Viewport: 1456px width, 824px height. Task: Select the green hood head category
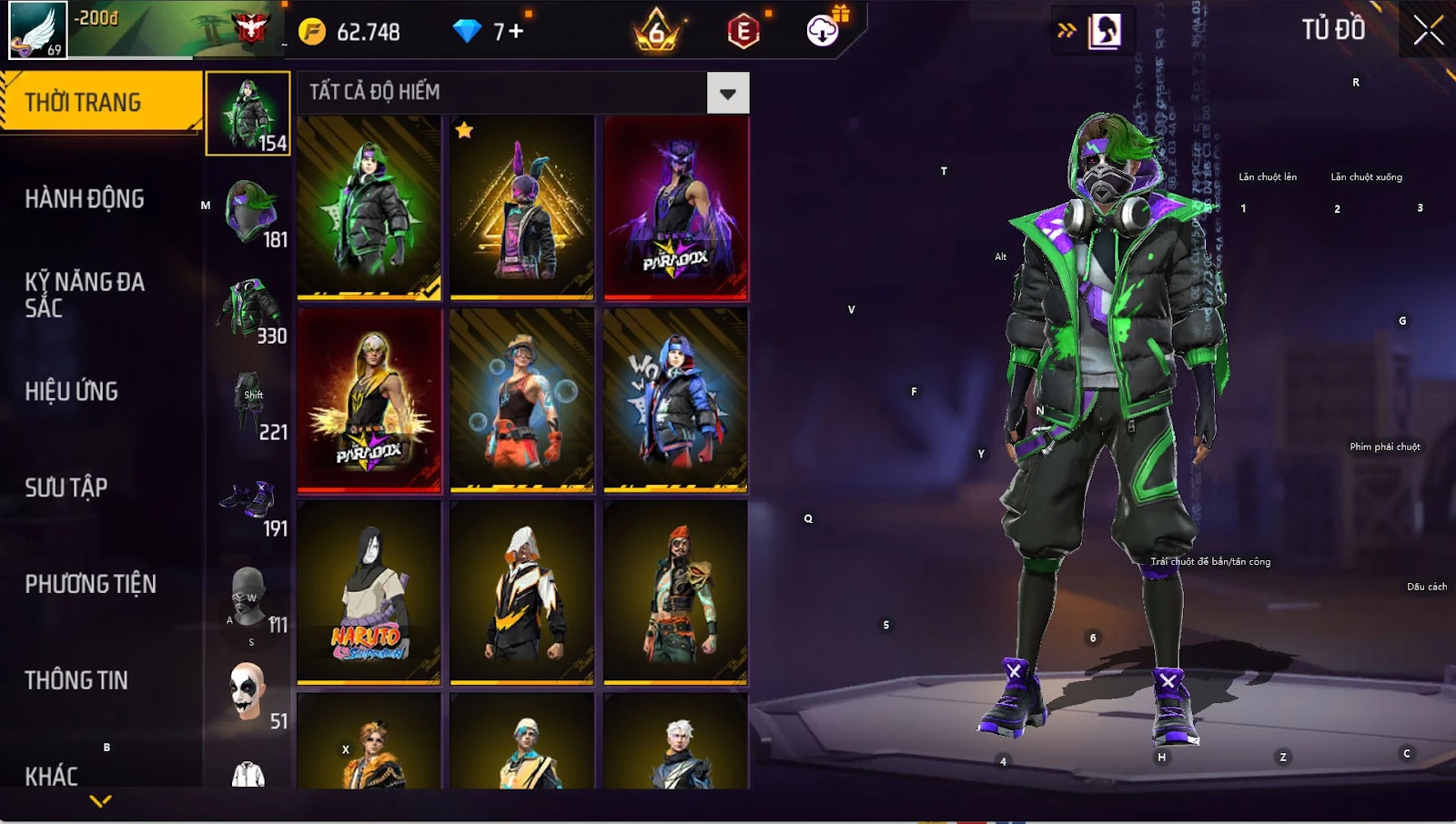tap(248, 212)
